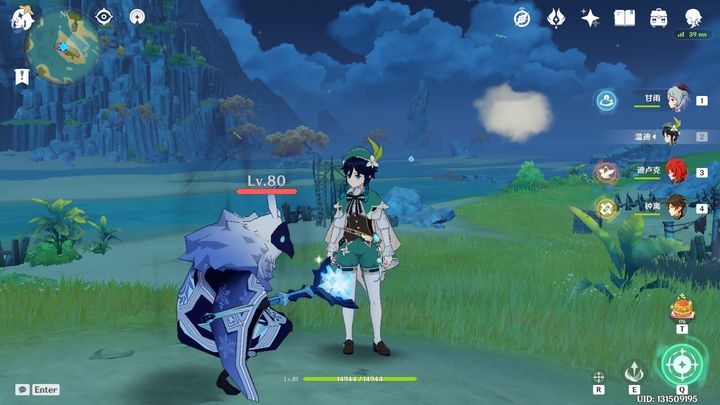The width and height of the screenshot is (720, 405).
Task: Open the book-shaped handbook icon
Action: 624,18
